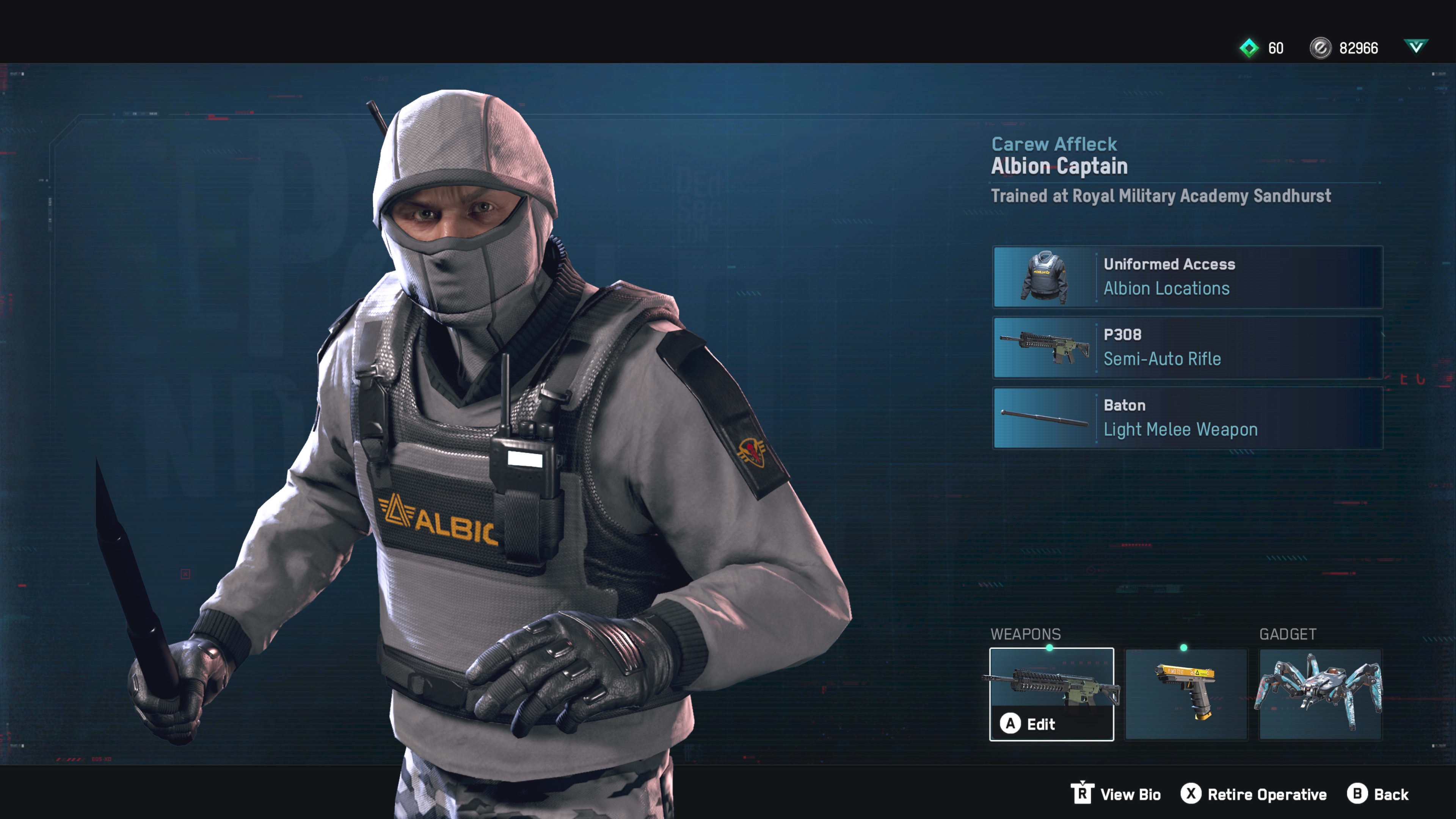Select the Baton Light Melee Weapon row
The height and width of the screenshot is (819, 1456).
click(x=1188, y=418)
